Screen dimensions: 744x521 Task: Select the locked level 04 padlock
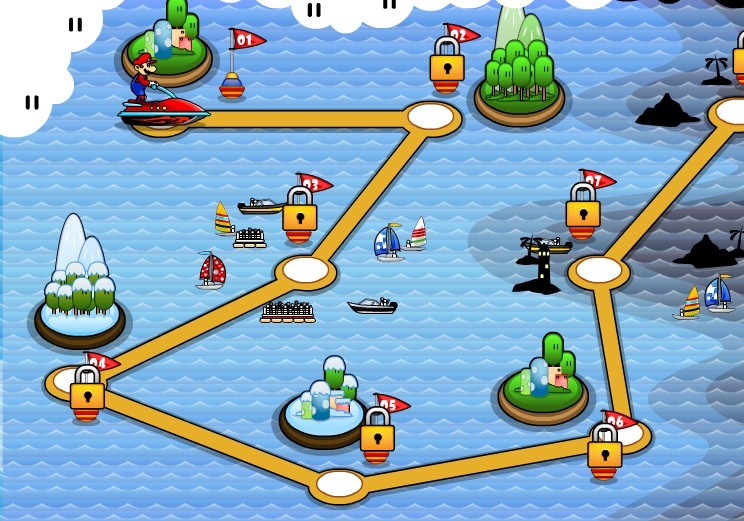88,393
